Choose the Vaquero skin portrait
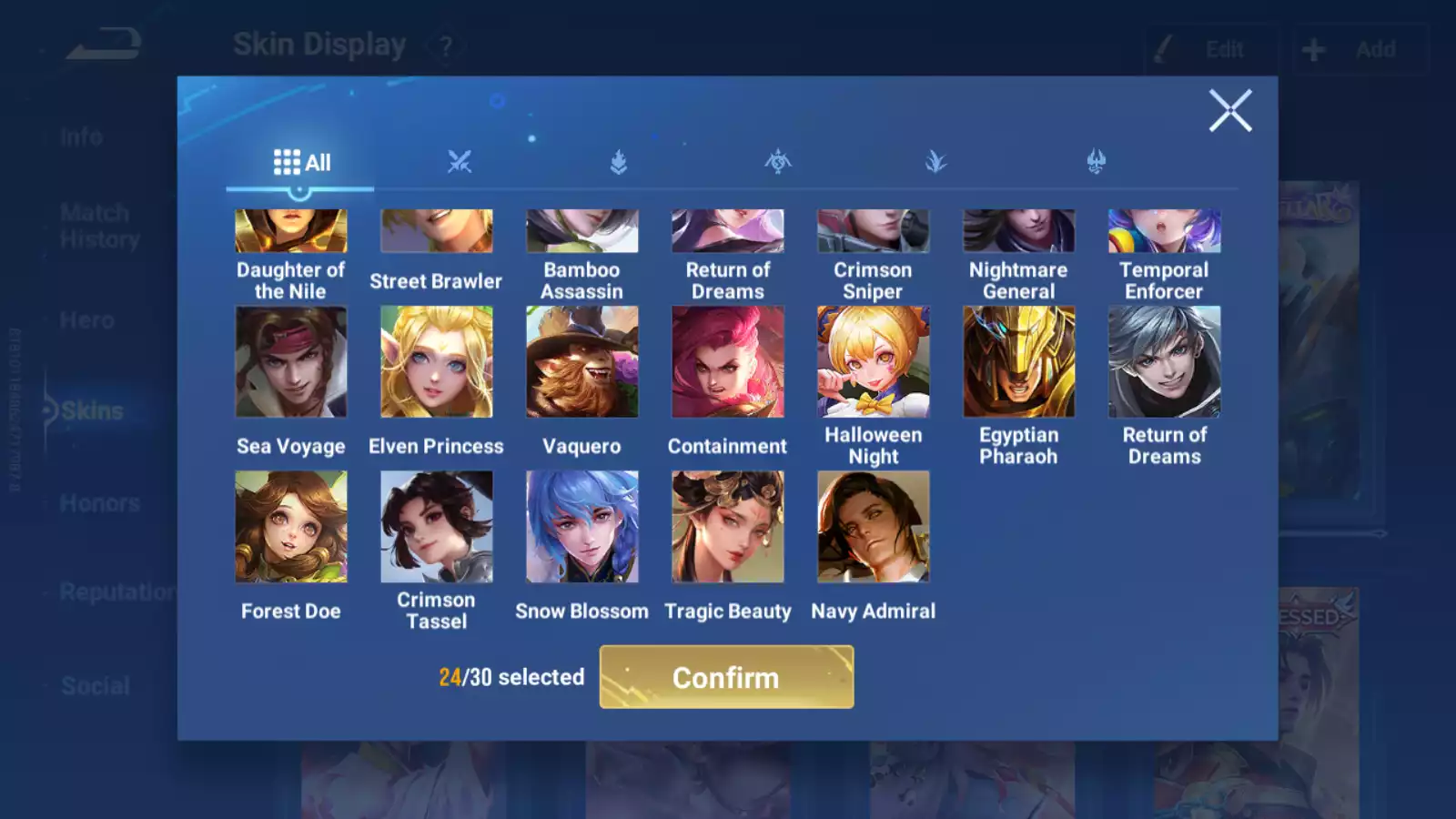This screenshot has width=1456, height=819. coord(581,362)
